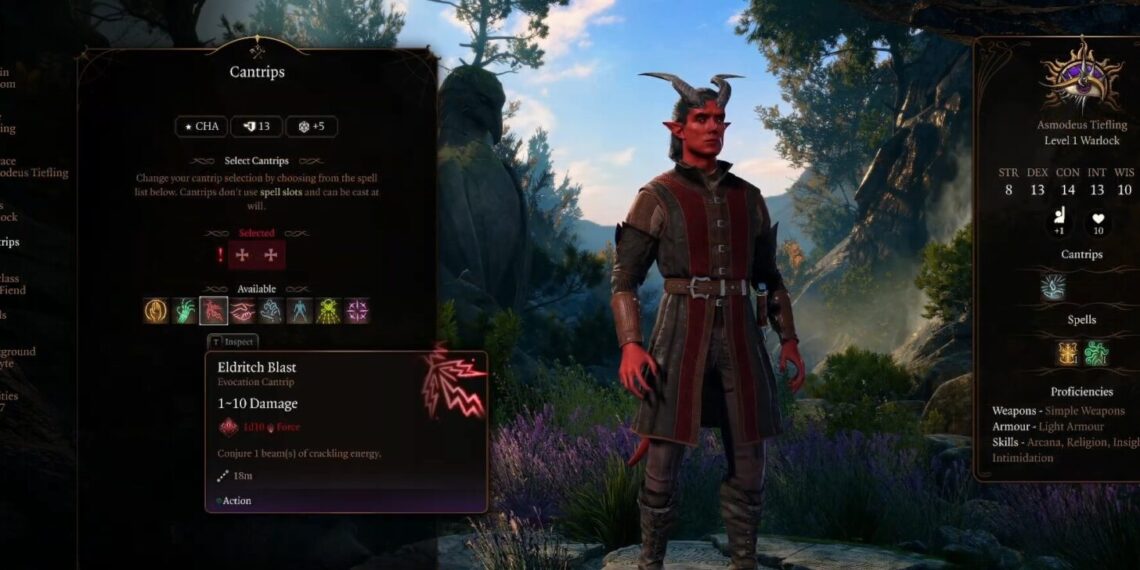Click the green spell icon in summary panel

(1096, 353)
